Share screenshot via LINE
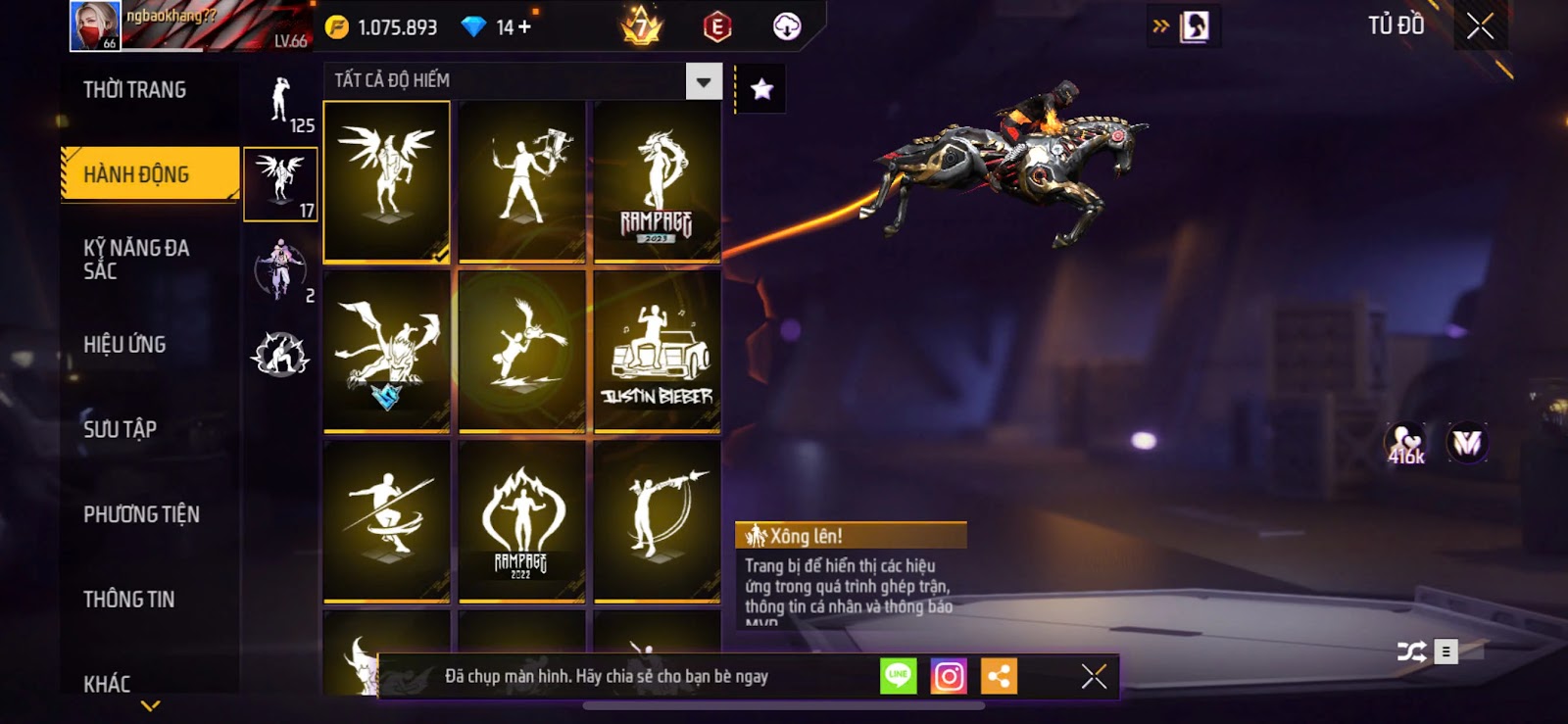 coord(898,676)
